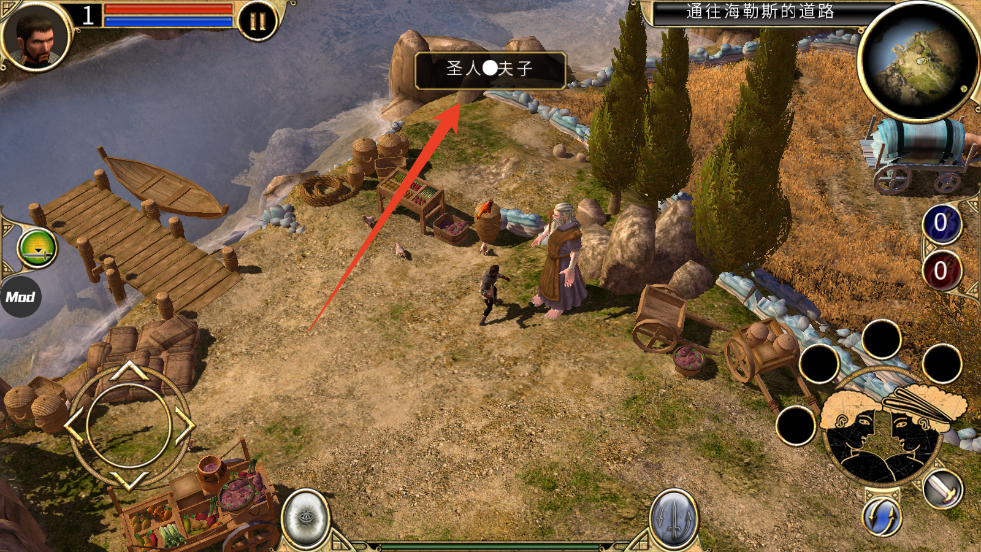Use the red health potion slot

coord(941,269)
